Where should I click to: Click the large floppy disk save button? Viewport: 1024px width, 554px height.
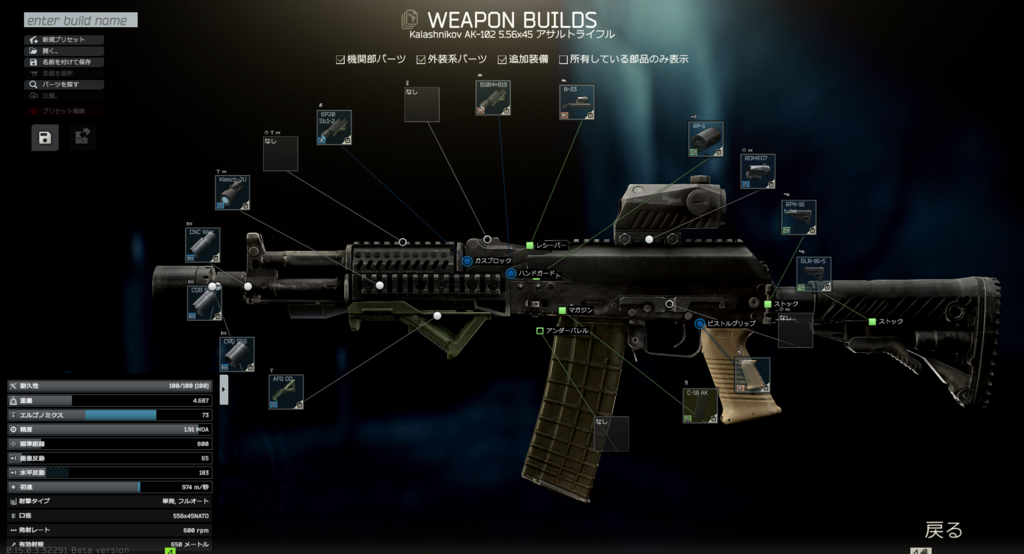45,138
